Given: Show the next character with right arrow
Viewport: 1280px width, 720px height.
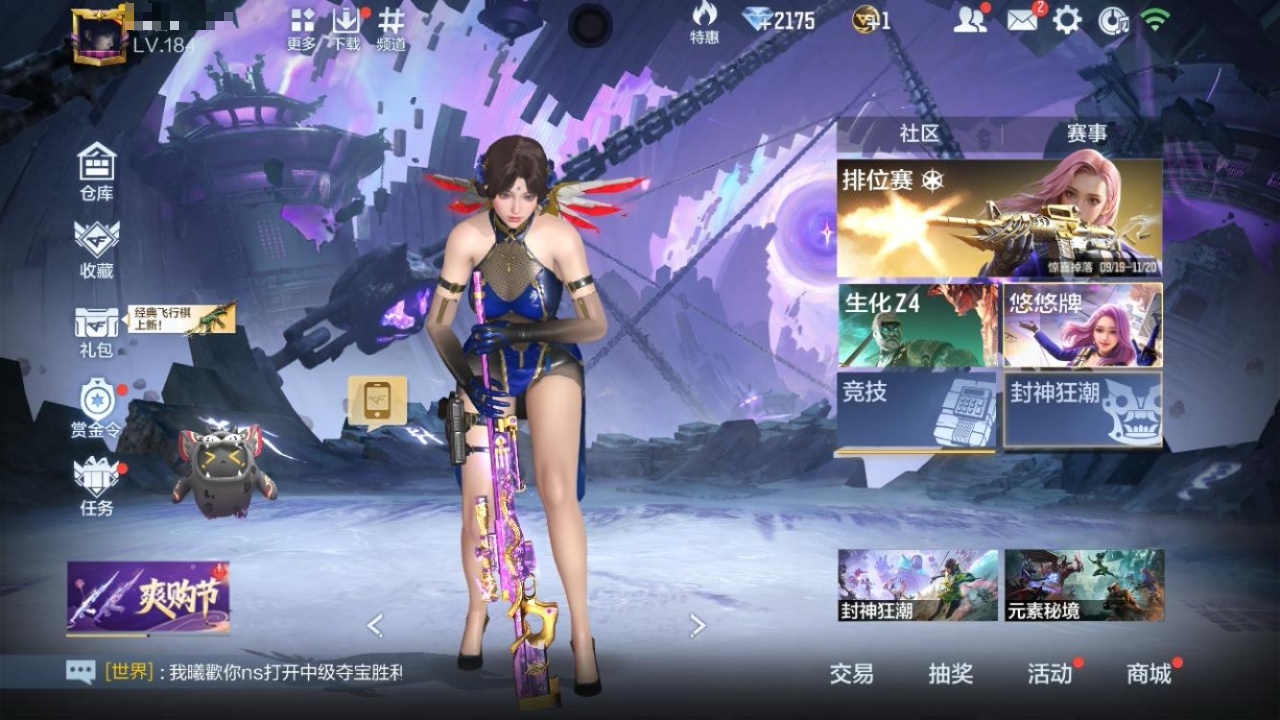Looking at the screenshot, I should click(698, 626).
